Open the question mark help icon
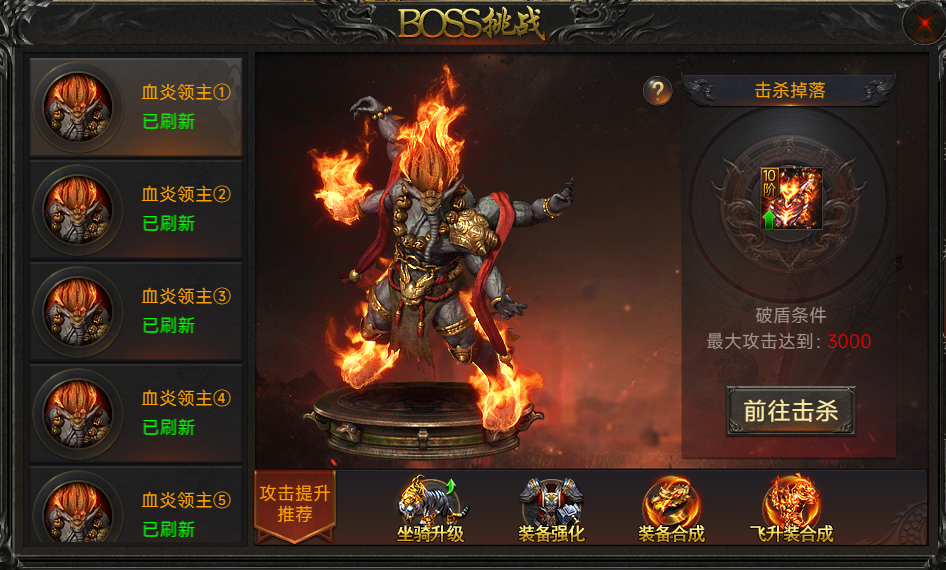The image size is (946, 570). point(657,91)
